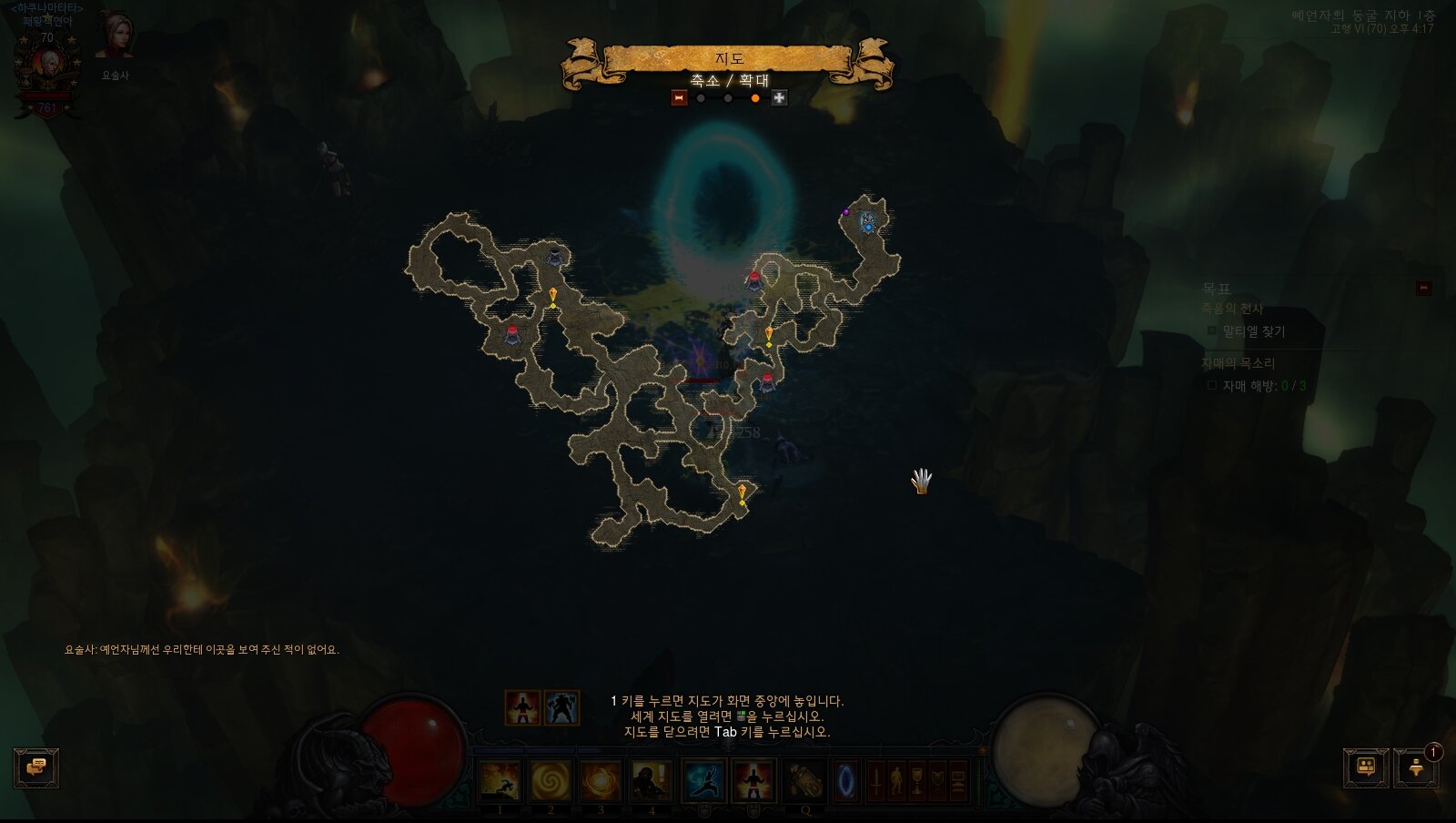Click the yellow exclamation marker at map bottom

pyautogui.click(x=743, y=495)
